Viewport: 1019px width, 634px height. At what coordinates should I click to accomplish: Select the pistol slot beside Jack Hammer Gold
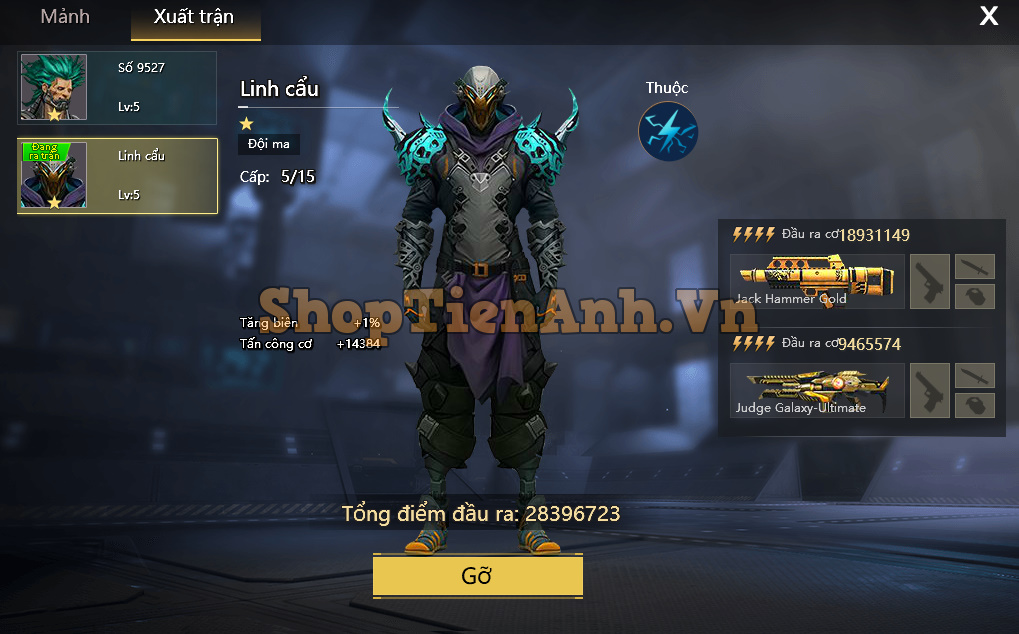pyautogui.click(x=930, y=281)
